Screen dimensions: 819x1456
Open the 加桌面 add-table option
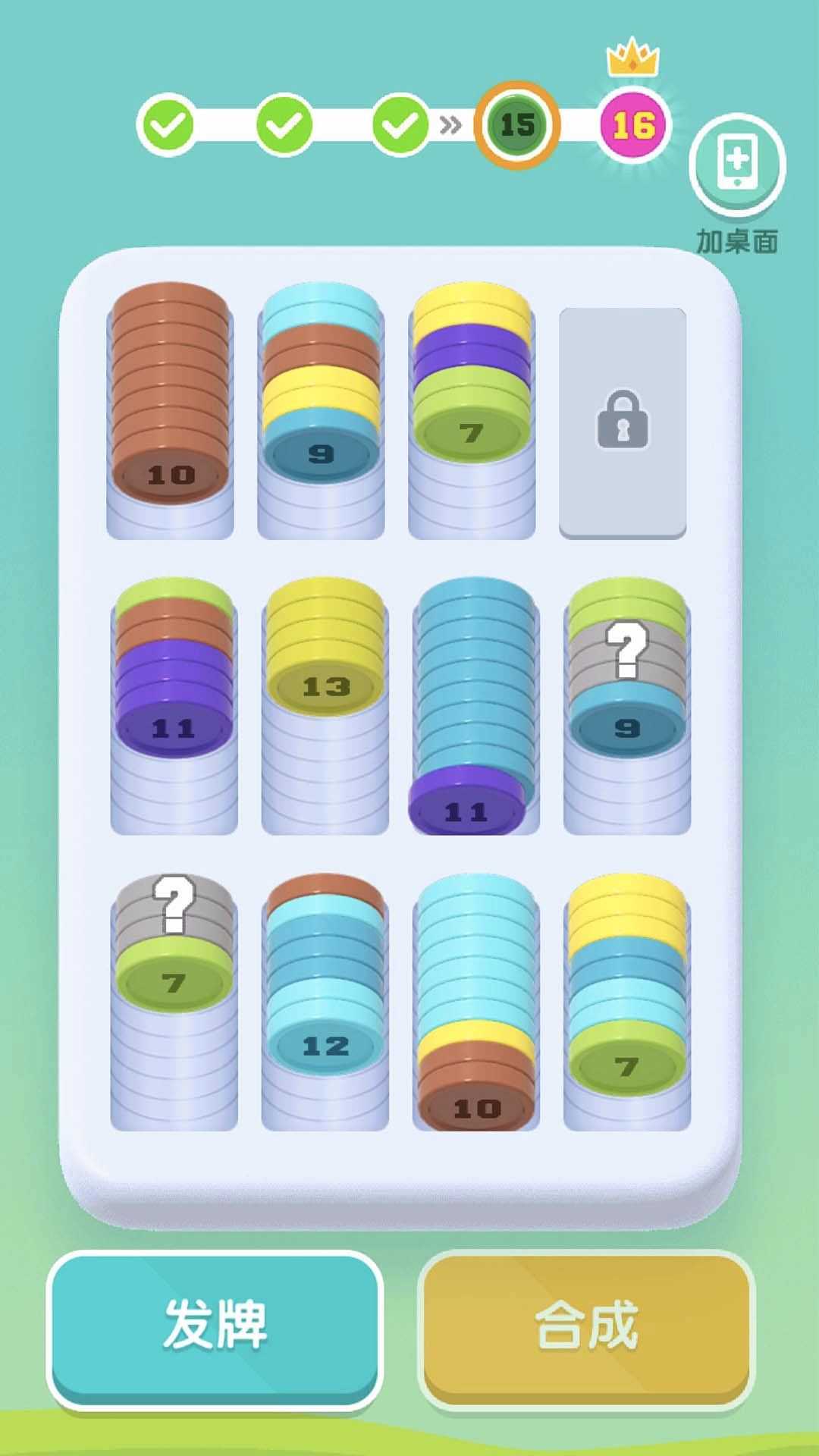[x=737, y=167]
